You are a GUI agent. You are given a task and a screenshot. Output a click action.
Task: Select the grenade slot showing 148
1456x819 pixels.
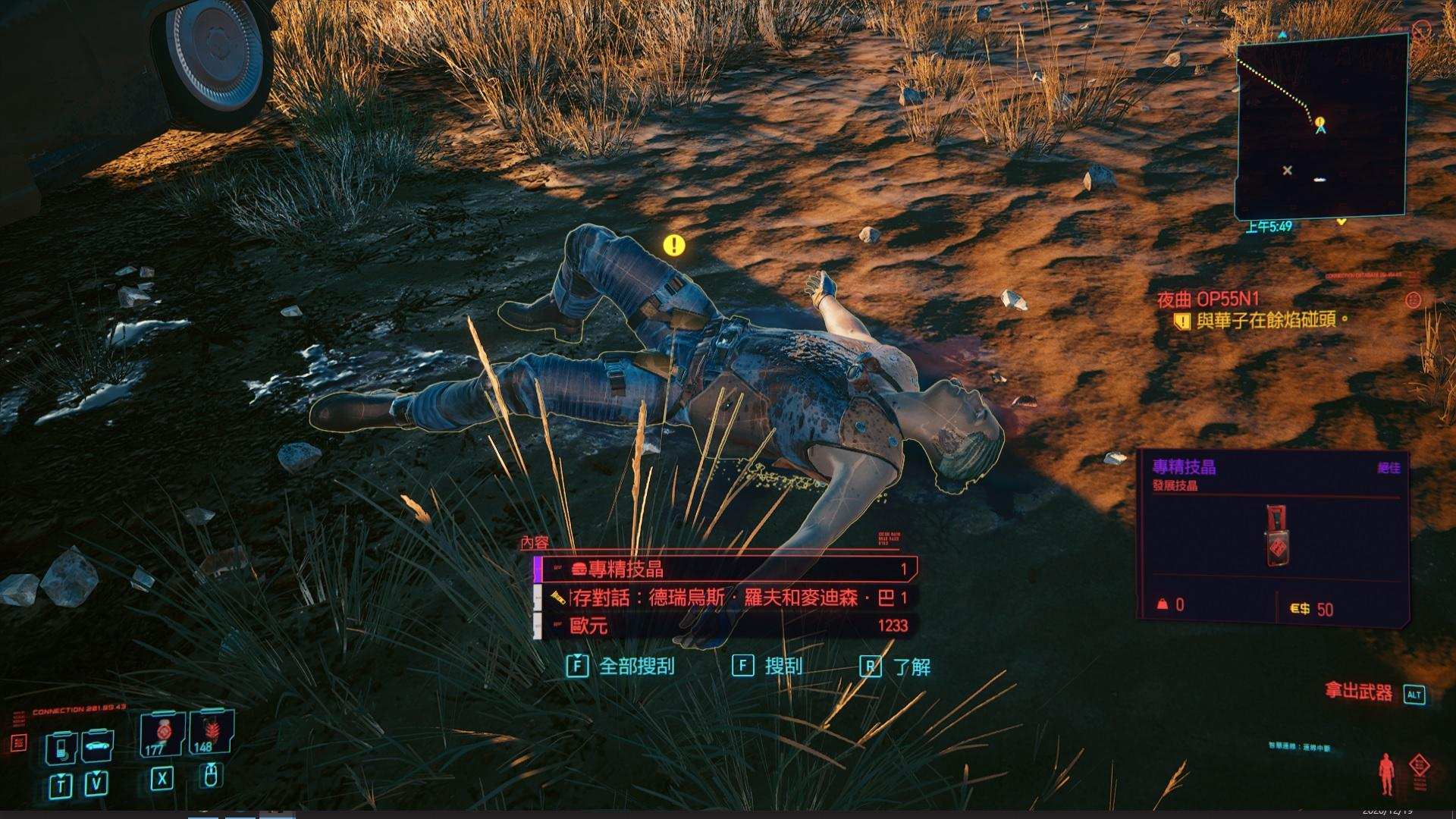coord(210,733)
